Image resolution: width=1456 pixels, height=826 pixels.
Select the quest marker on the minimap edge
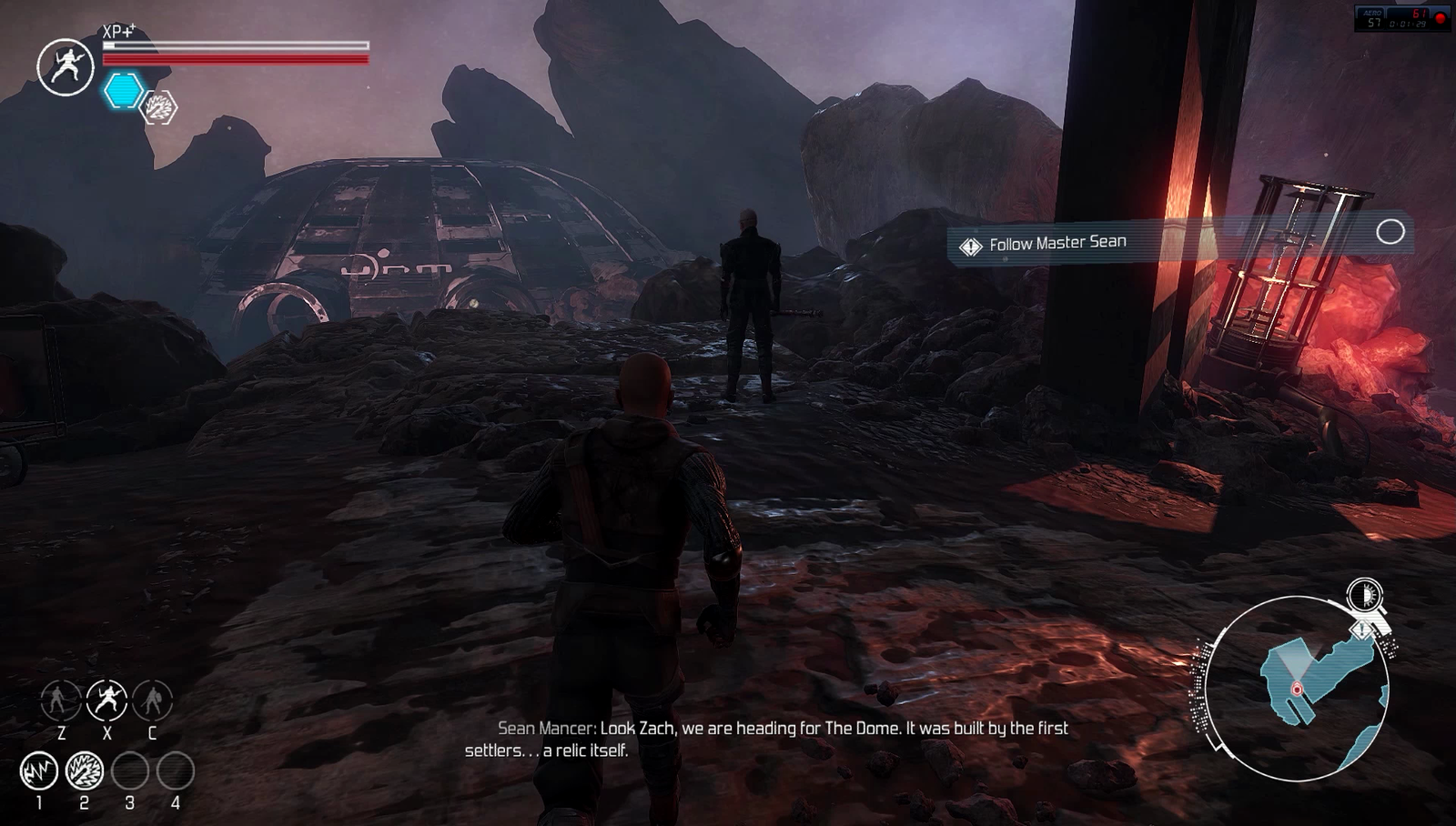coord(1362,629)
